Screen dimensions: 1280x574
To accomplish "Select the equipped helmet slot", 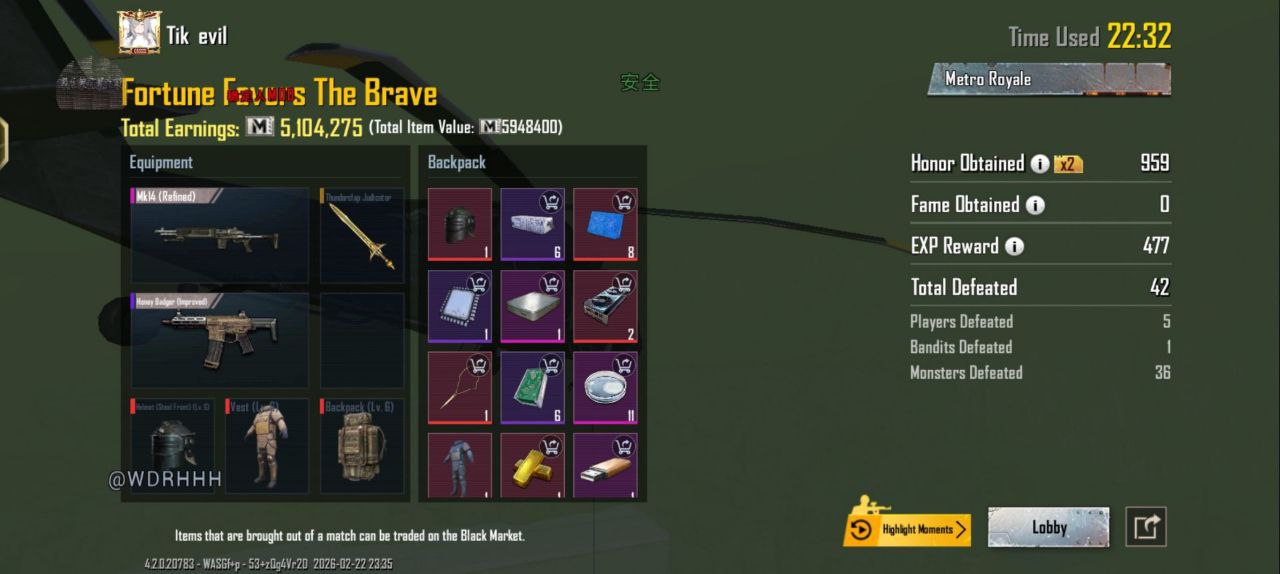I will [x=172, y=447].
